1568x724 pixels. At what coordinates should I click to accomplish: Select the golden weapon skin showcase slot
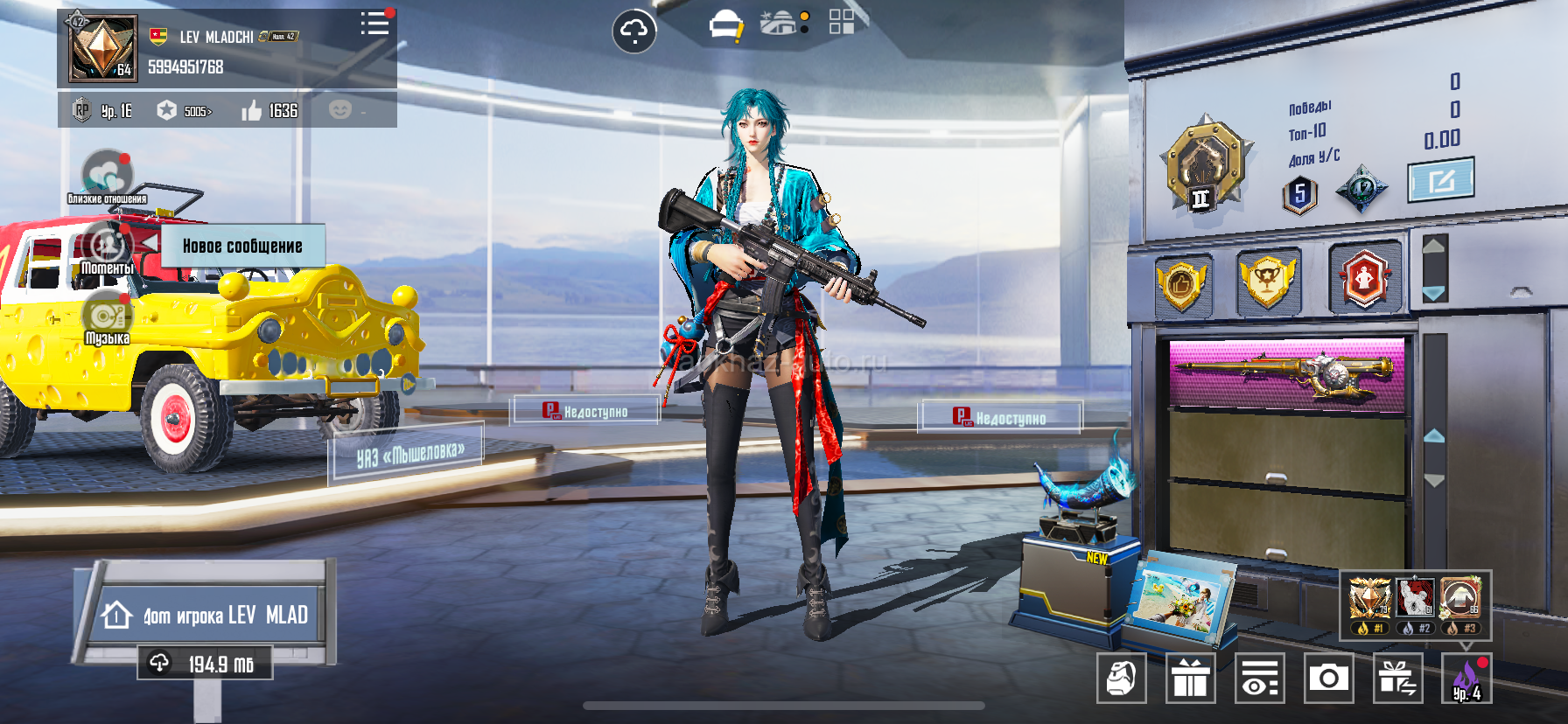[1286, 374]
